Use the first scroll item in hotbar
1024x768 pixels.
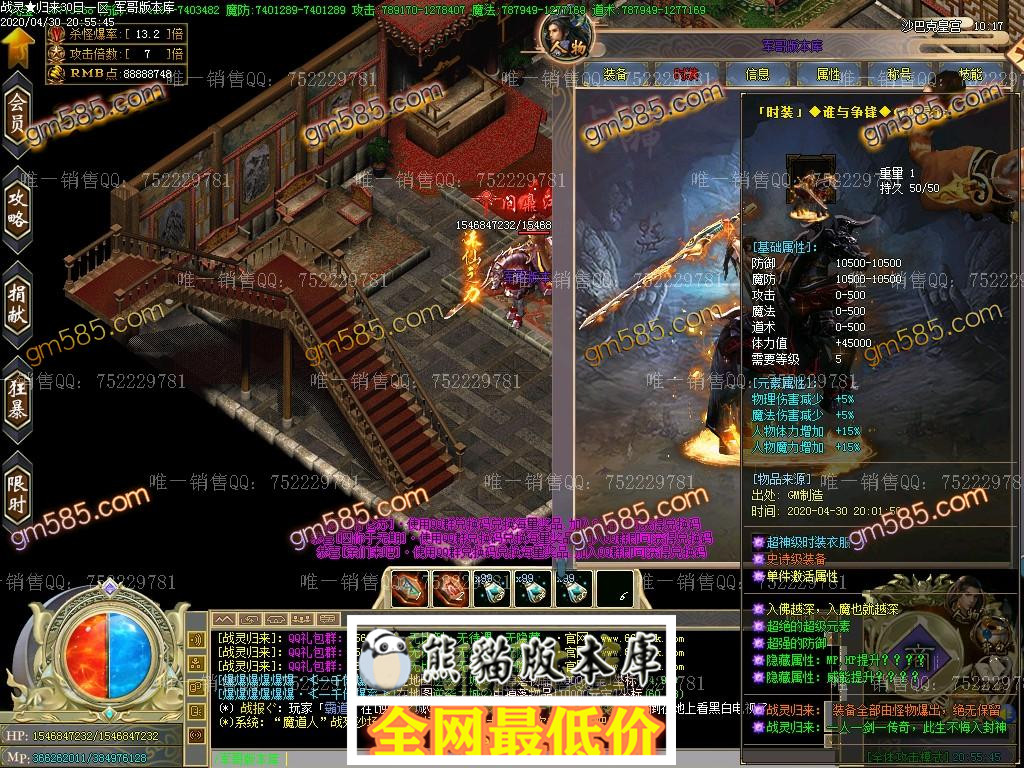[x=410, y=590]
